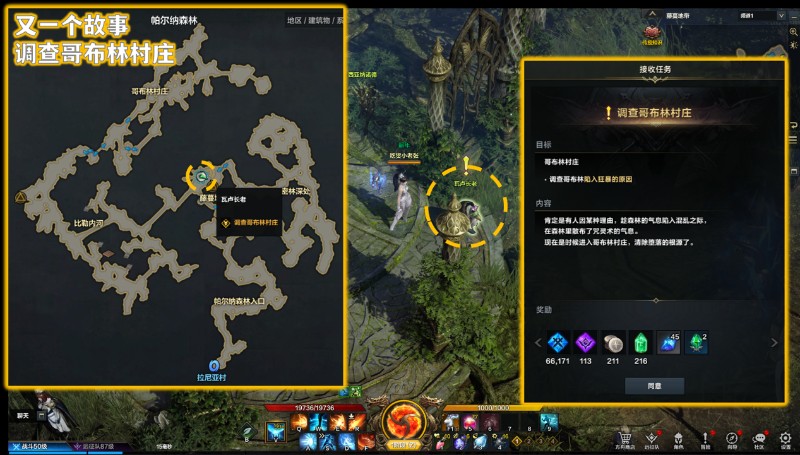Select the 拉尼亚村 exit marker on the map

point(213,366)
